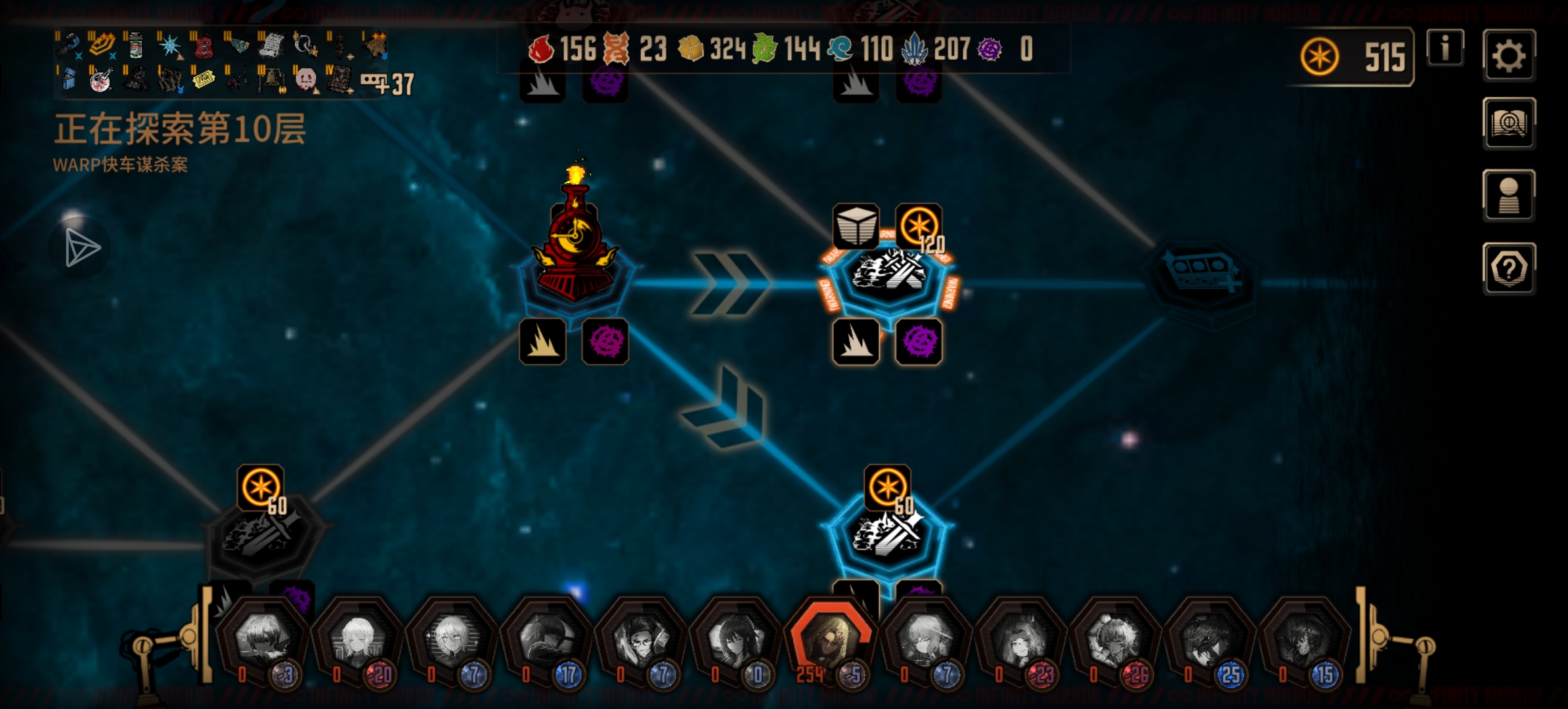Open the settings gear menu

pos(1508,56)
